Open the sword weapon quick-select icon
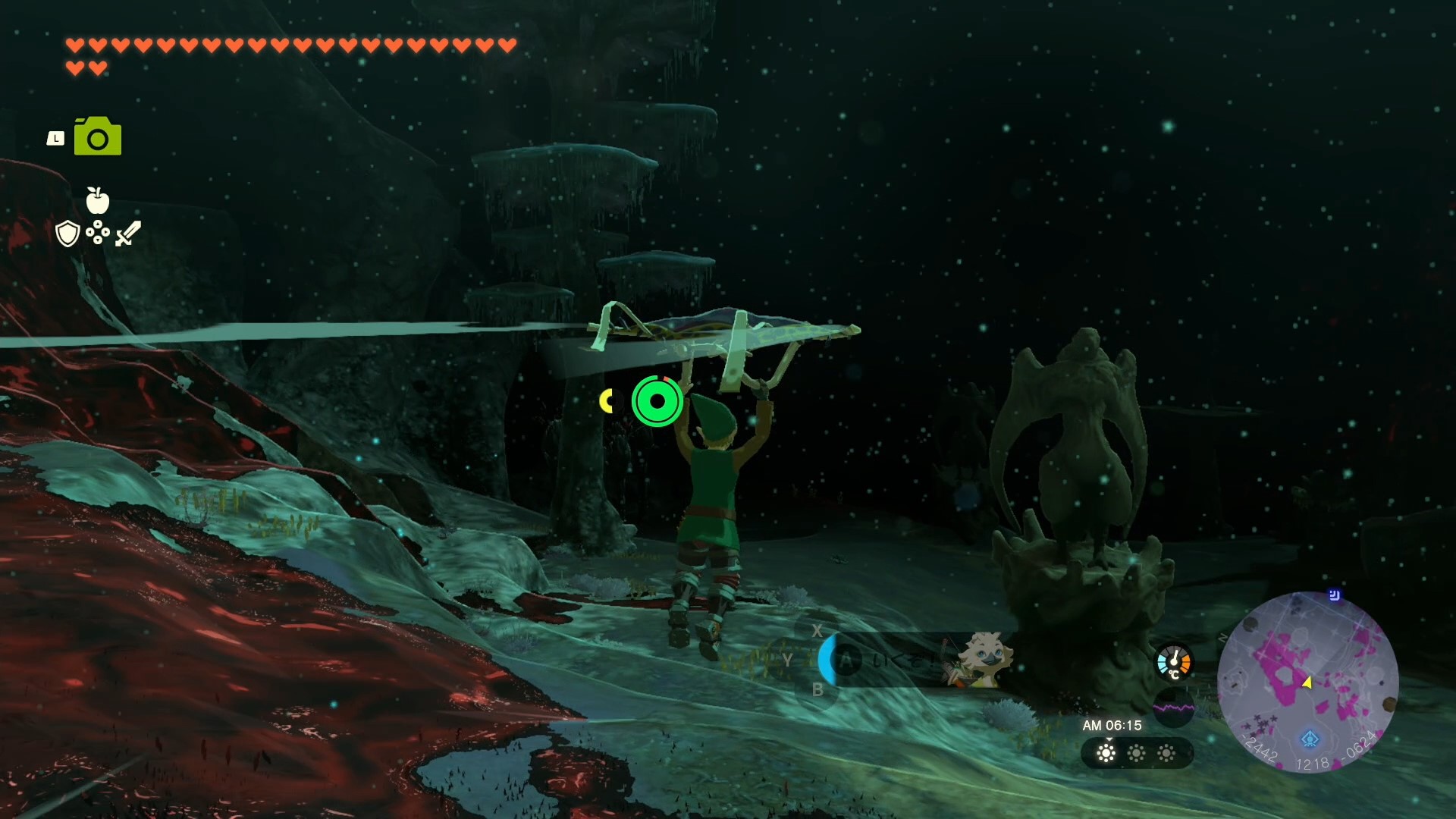 (127, 234)
